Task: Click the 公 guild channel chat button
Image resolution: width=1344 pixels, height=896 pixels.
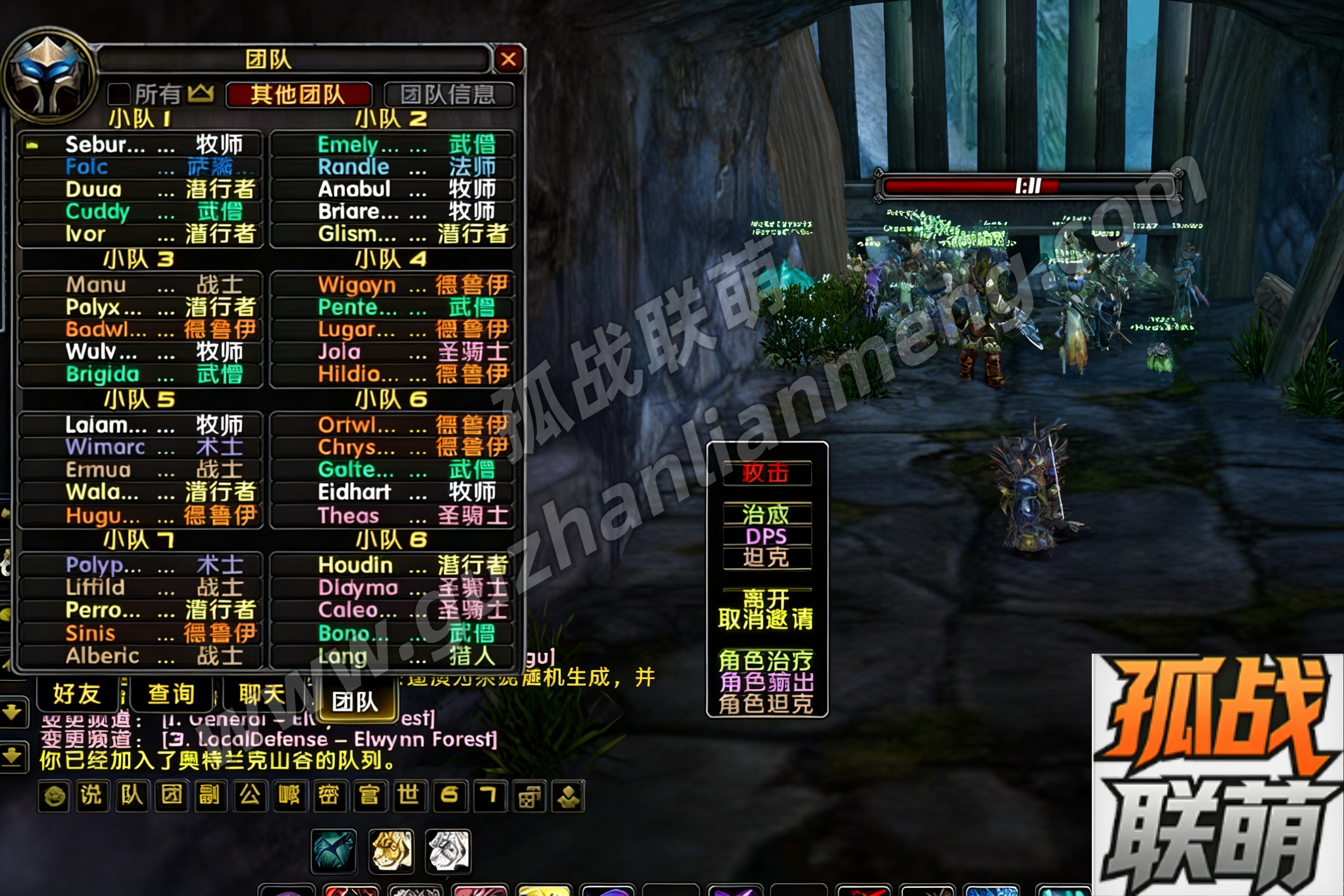Action: pyautogui.click(x=250, y=795)
